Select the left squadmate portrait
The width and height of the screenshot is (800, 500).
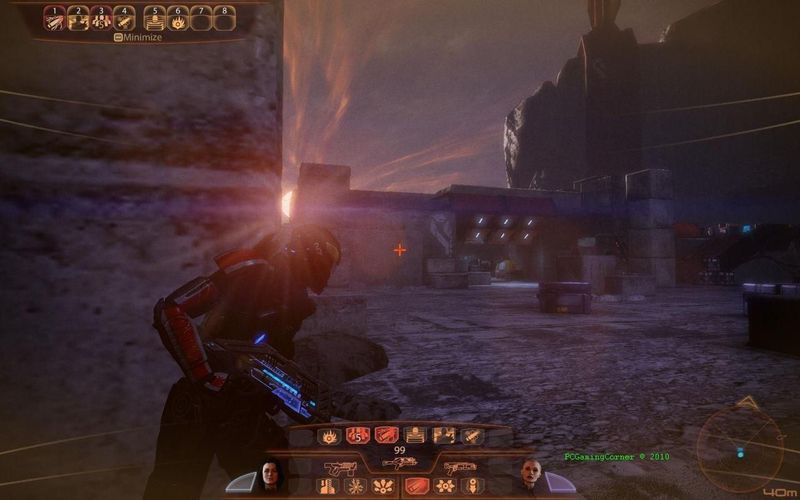271,476
